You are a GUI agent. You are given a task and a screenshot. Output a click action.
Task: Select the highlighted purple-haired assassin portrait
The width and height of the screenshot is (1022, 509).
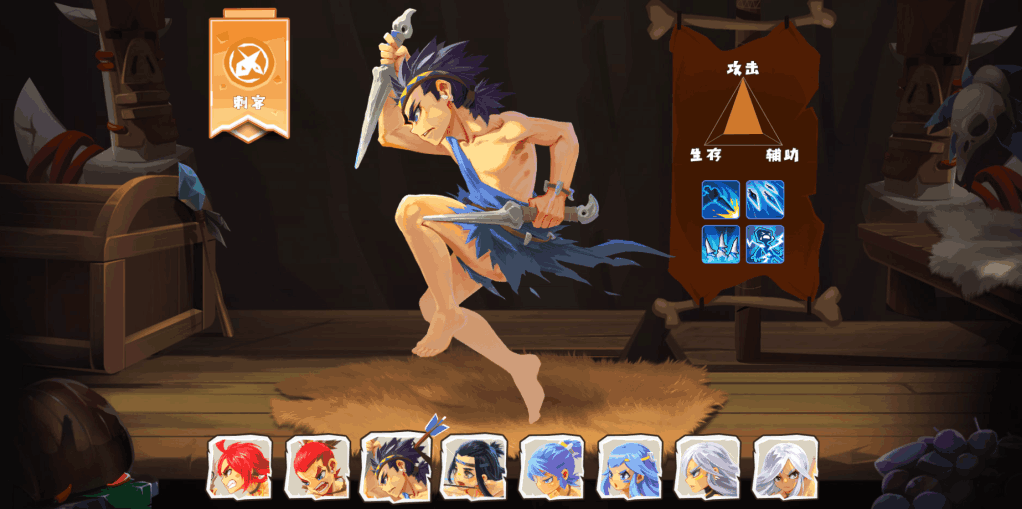[396, 467]
